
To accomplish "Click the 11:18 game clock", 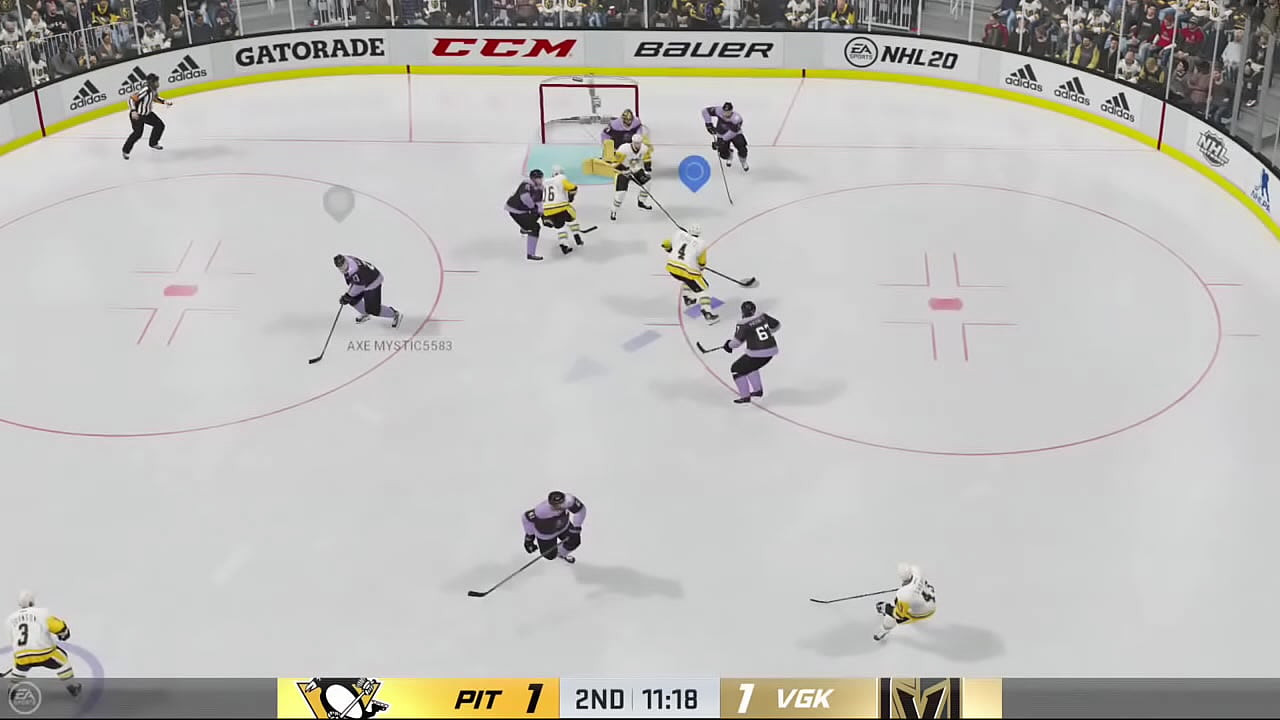I will [x=672, y=699].
